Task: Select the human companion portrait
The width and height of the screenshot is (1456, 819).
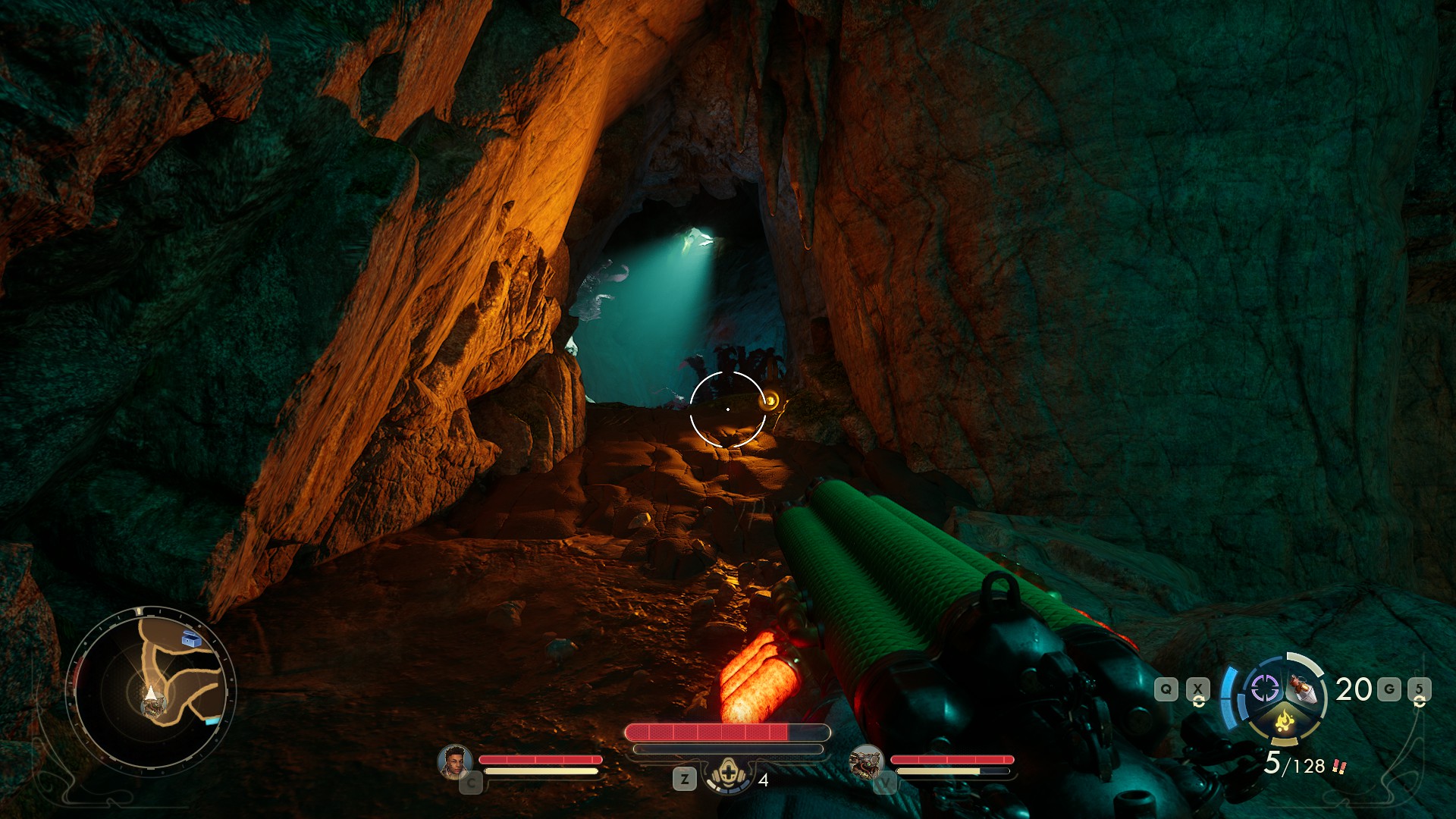Action: tap(454, 761)
